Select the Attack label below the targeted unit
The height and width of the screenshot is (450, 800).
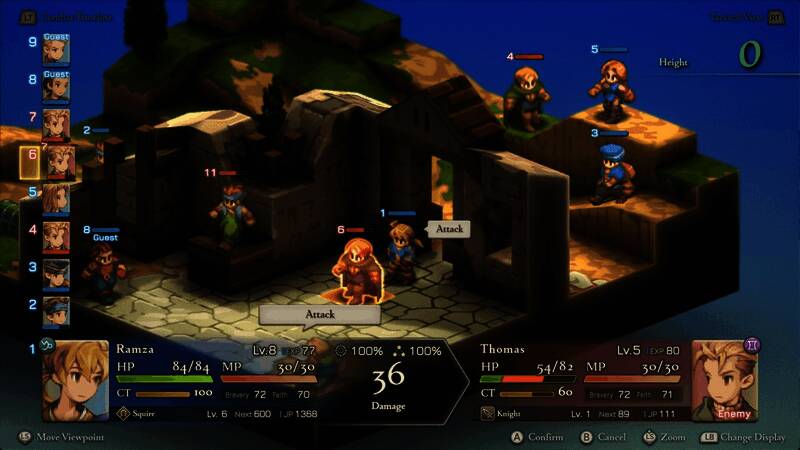tap(319, 314)
